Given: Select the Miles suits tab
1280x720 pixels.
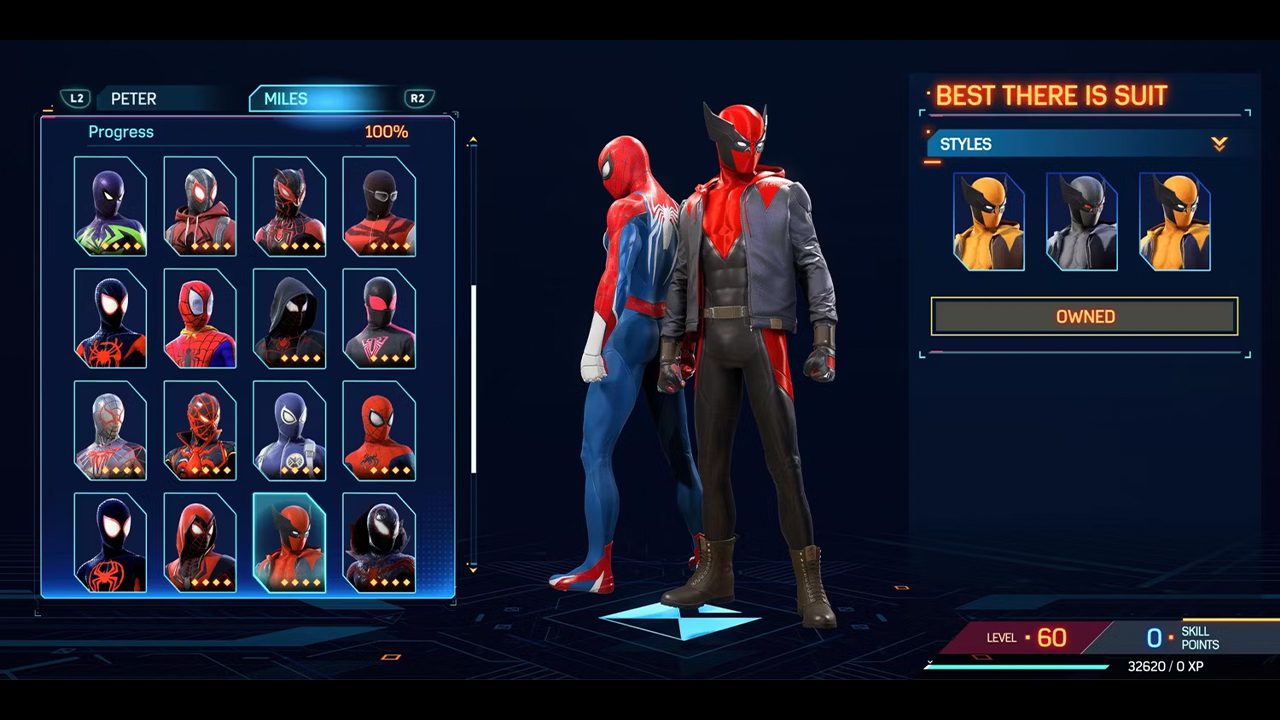Looking at the screenshot, I should tap(286, 99).
